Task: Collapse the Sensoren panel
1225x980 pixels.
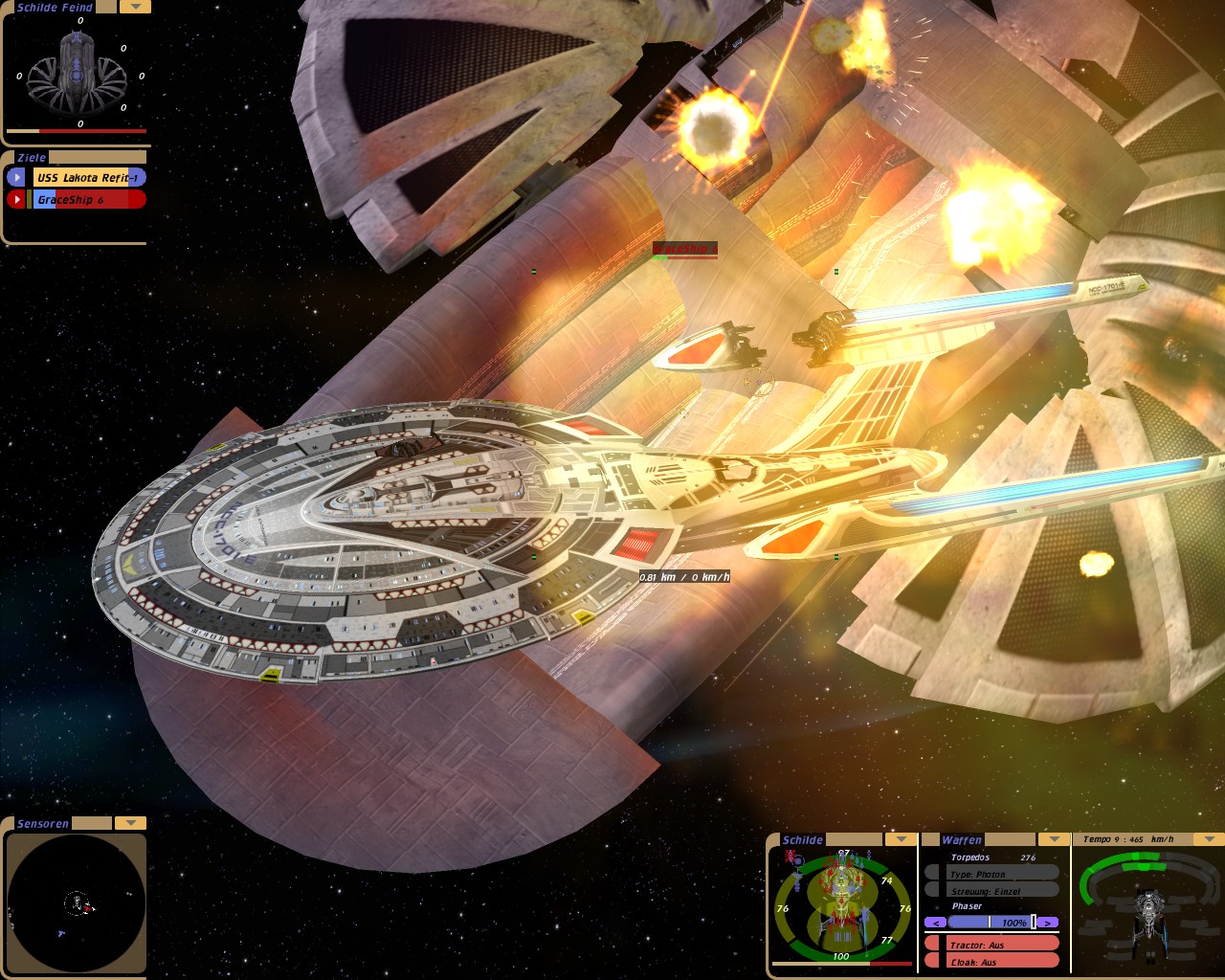Action: pyautogui.click(x=130, y=823)
